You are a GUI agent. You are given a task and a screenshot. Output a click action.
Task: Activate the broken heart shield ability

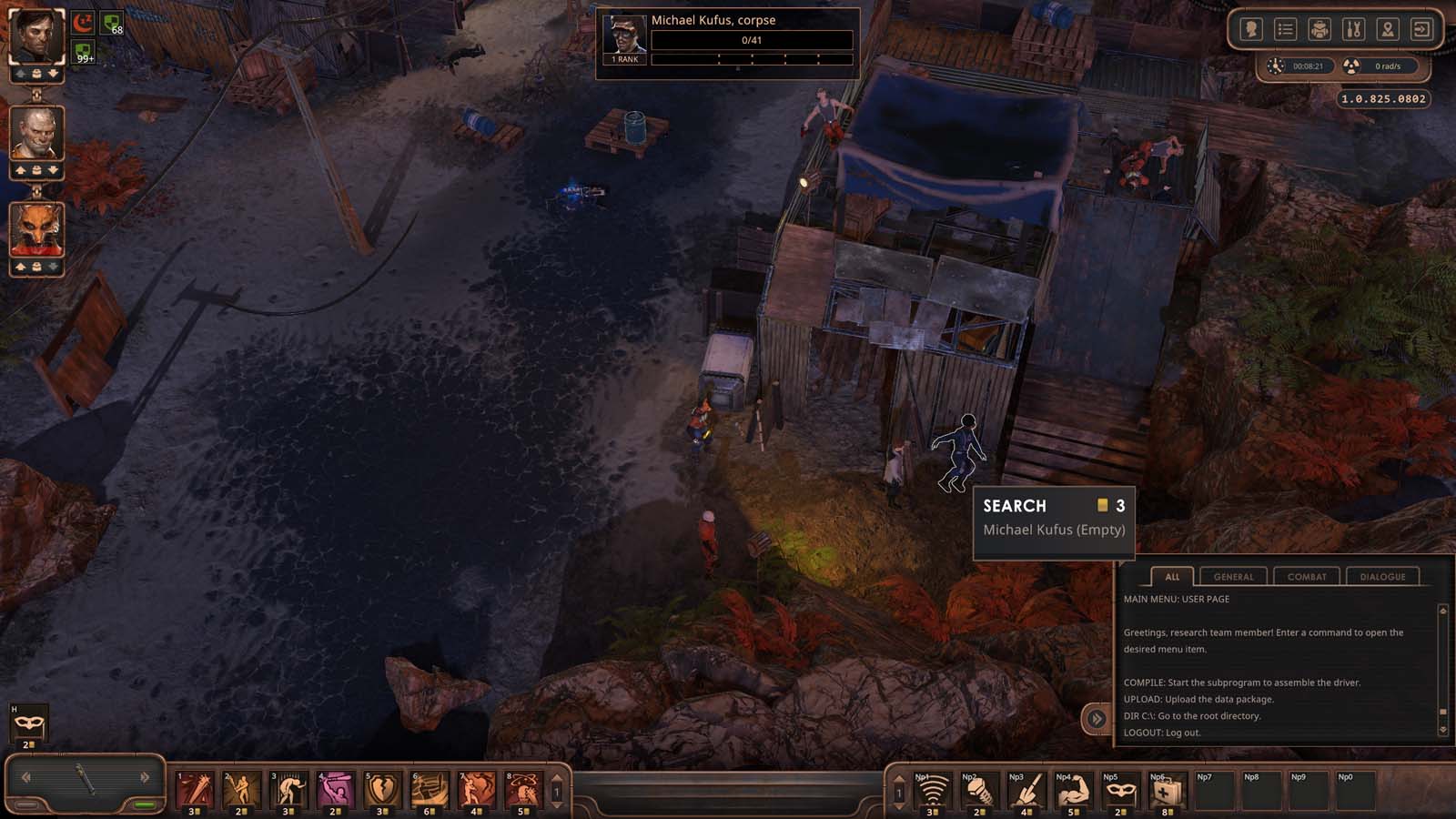tap(381, 790)
